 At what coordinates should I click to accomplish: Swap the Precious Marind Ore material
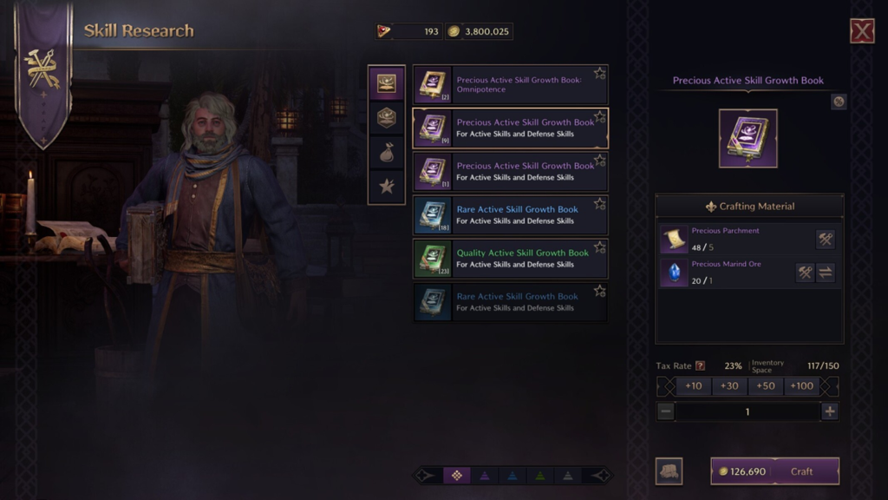coord(825,273)
